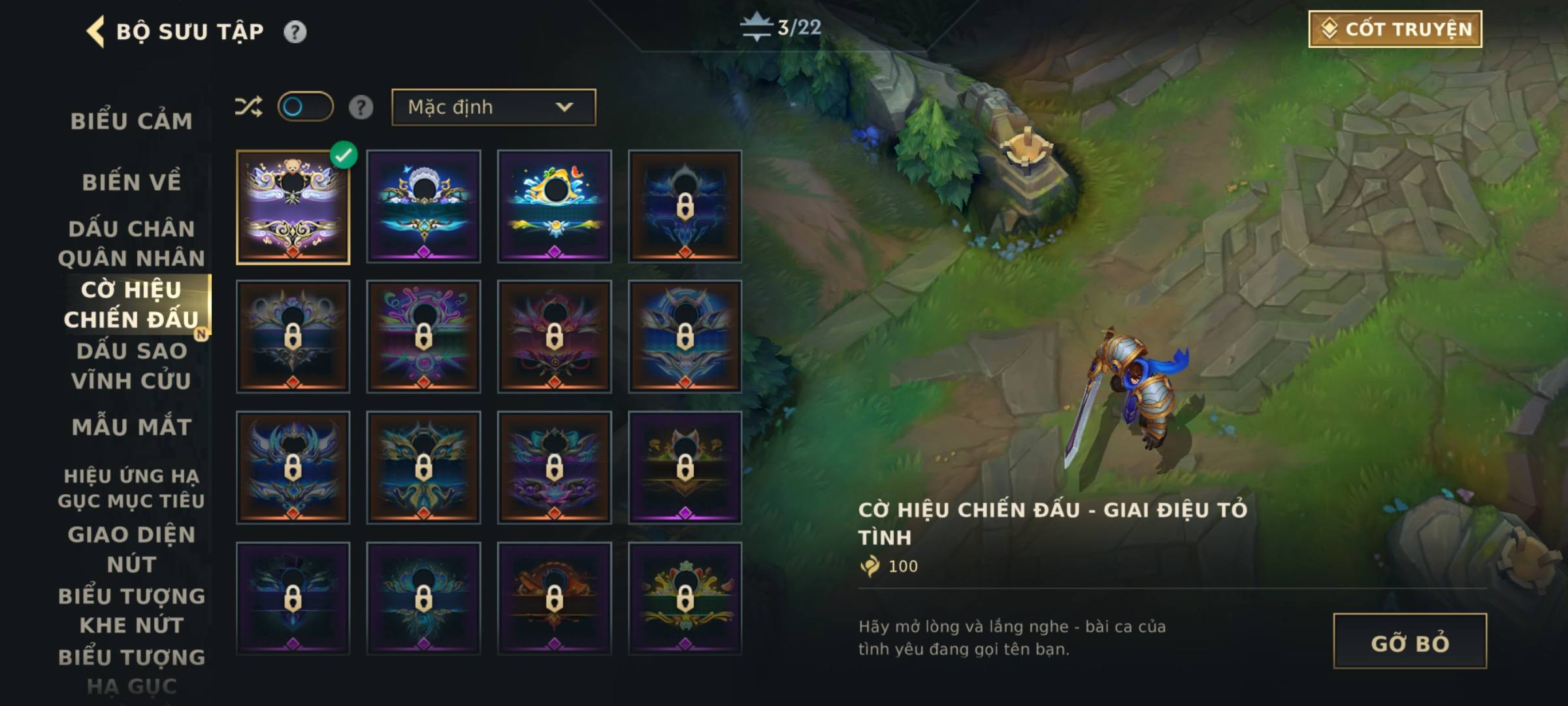The height and width of the screenshot is (706, 1568).
Task: Select the Biến Về category
Action: [x=131, y=182]
